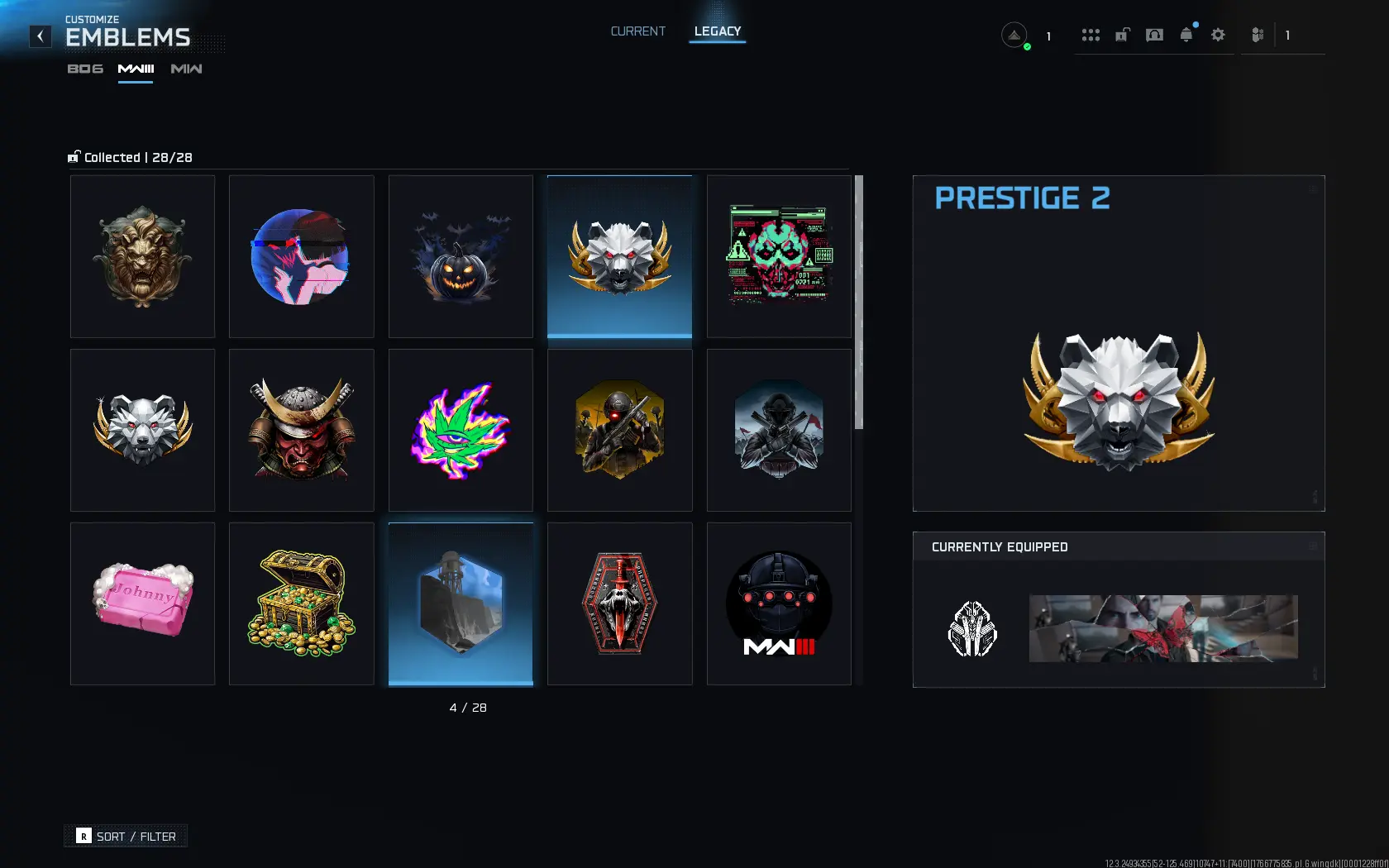Viewport: 1389px width, 868px height.
Task: Switch to the BO6 legacy filter
Action: pos(85,69)
